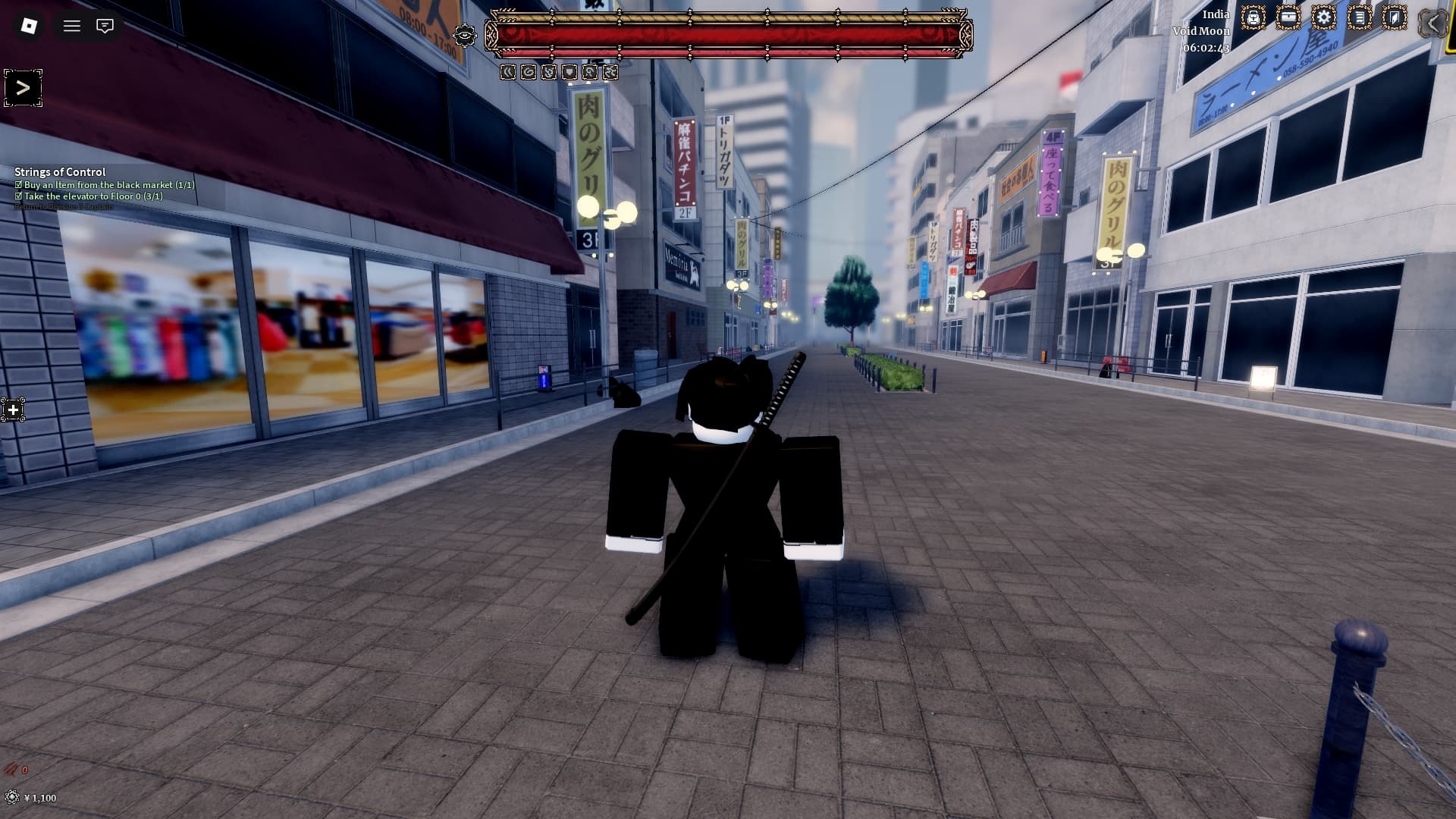Viewport: 1456px width, 819px height.
Task: Open the Roblox main menu logo
Action: click(x=29, y=26)
